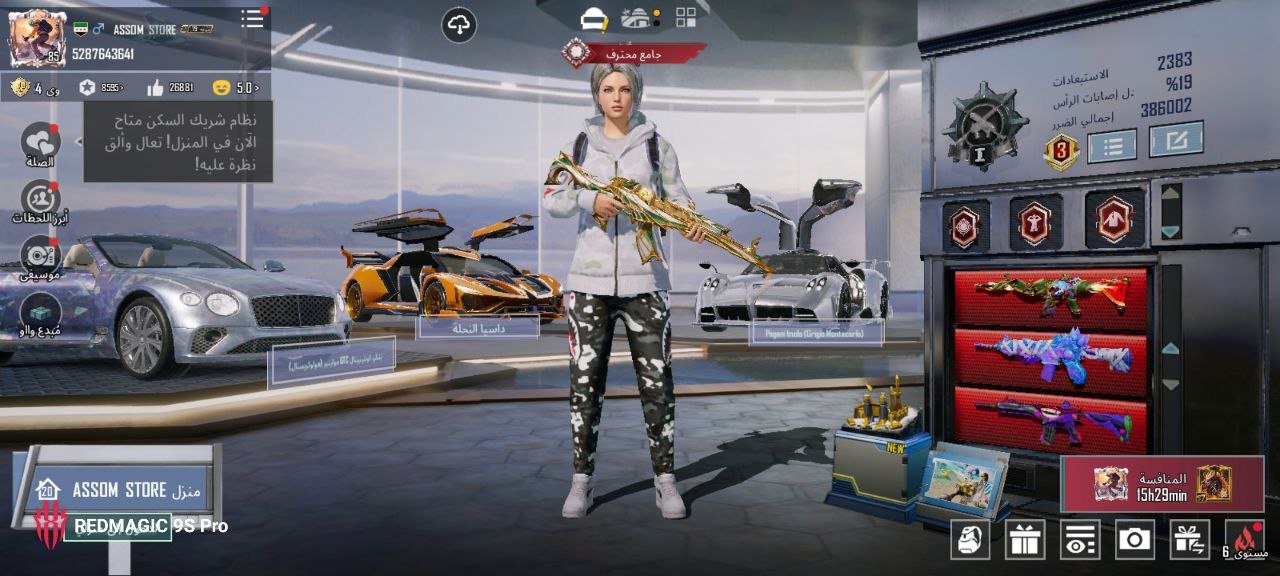Open the camera screenshot button
This screenshot has height=576, width=1280.
[1134, 540]
